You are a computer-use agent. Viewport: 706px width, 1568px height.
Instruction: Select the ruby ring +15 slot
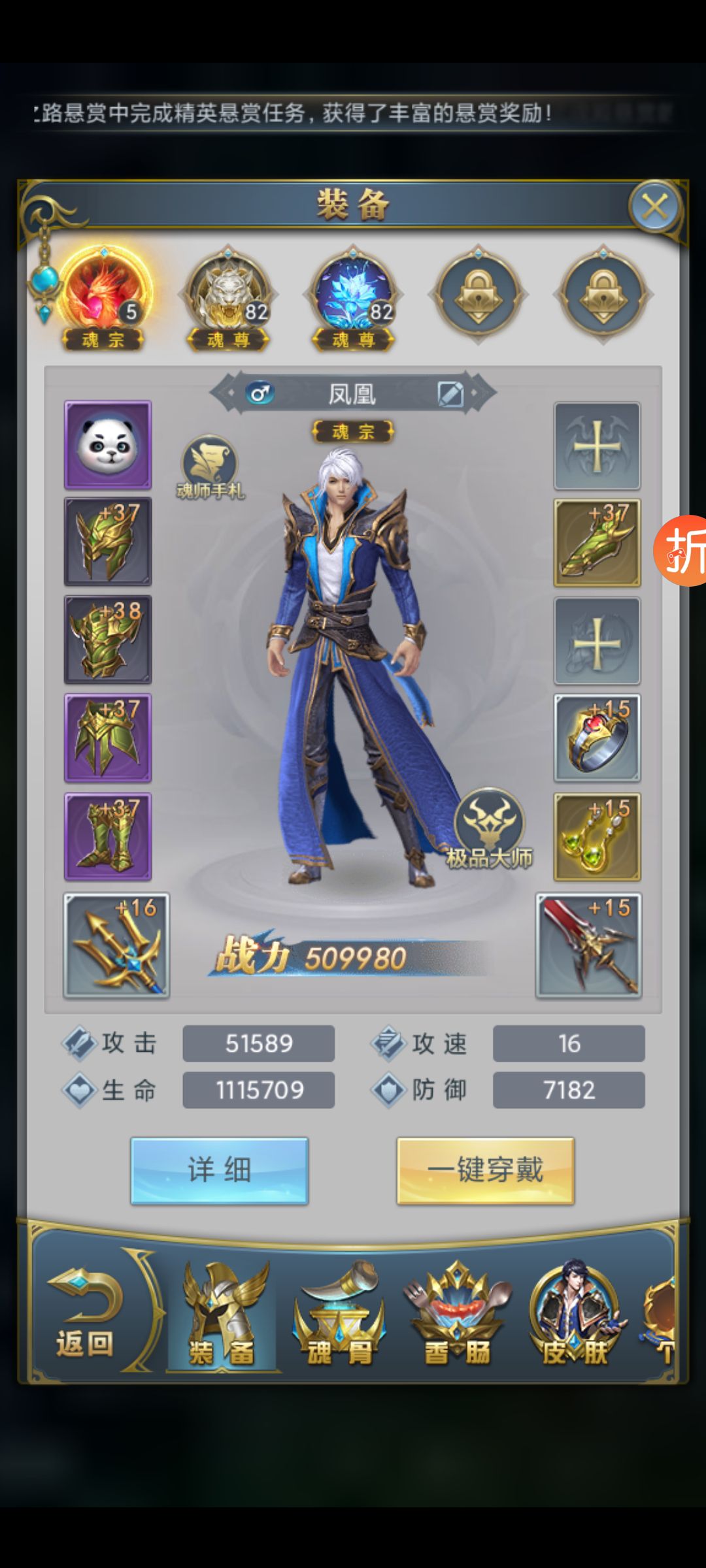click(597, 738)
